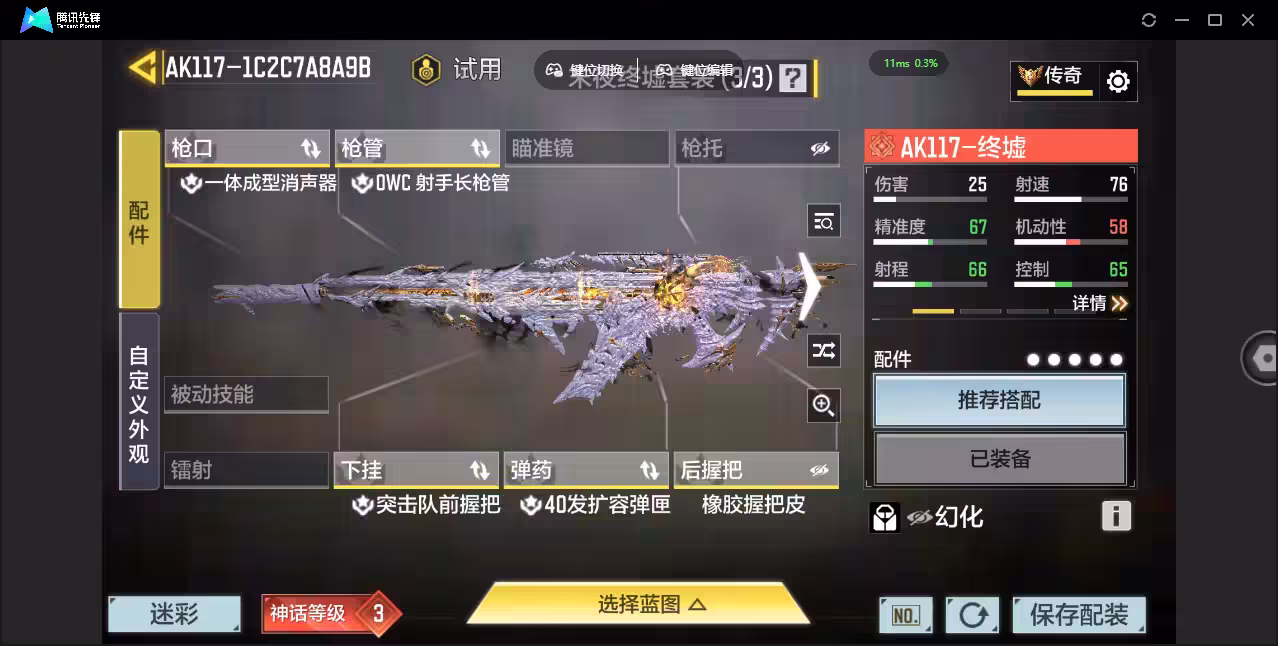Open the 枪托 stock slot
This screenshot has width=1278, height=646.
(x=756, y=148)
